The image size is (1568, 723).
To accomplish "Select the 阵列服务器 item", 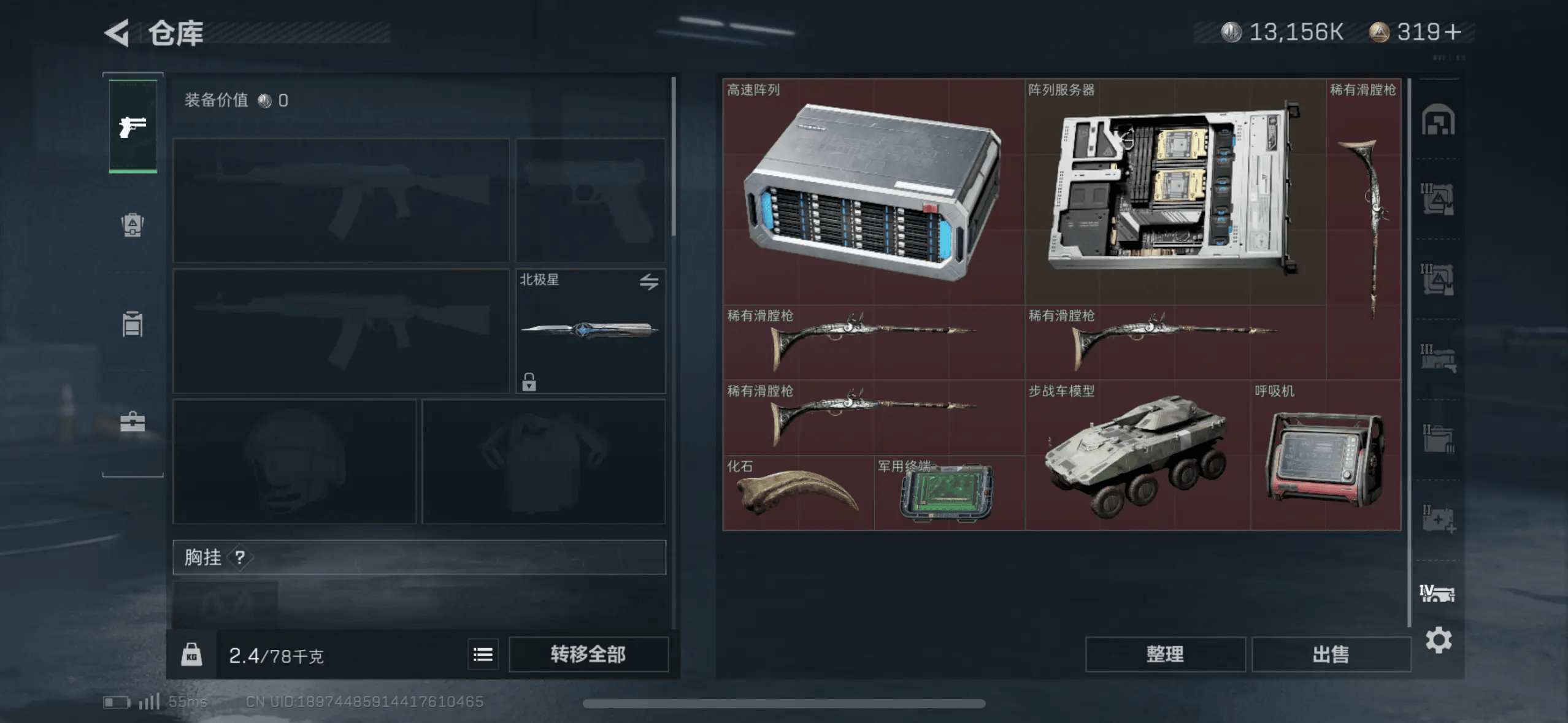I will click(1174, 192).
